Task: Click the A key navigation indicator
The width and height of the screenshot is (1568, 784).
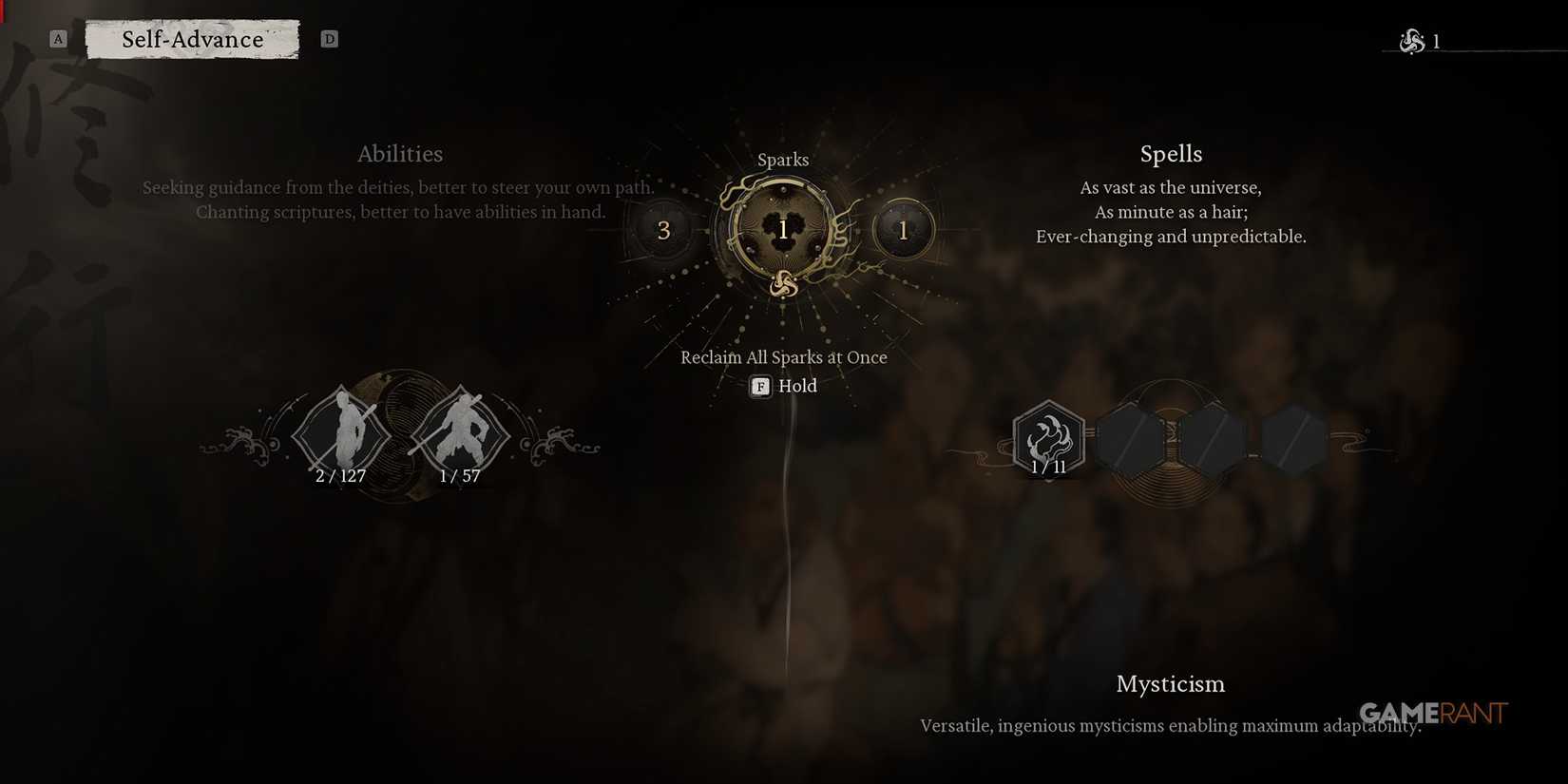Action: pos(59,38)
